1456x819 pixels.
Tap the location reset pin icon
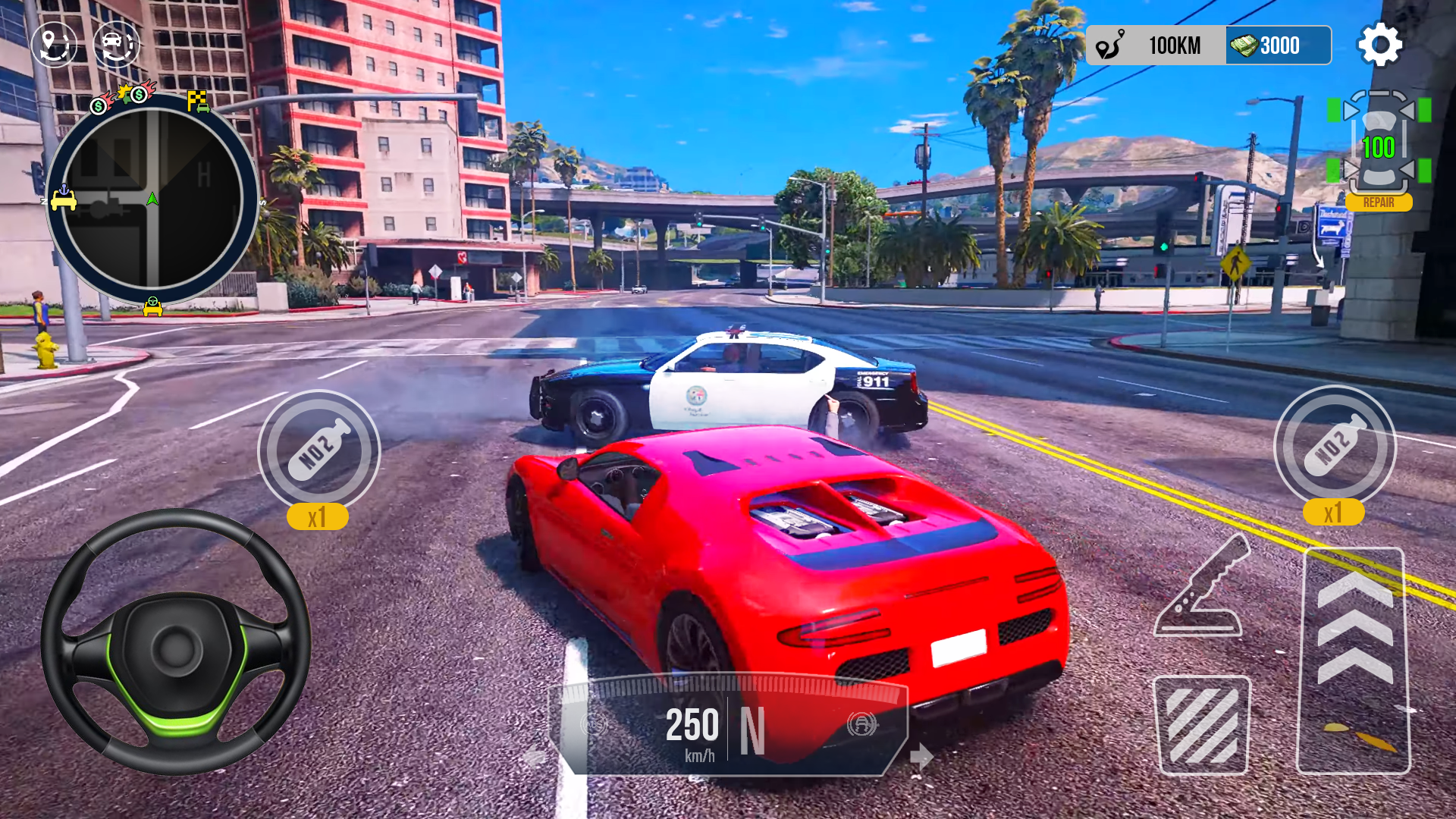tap(54, 44)
